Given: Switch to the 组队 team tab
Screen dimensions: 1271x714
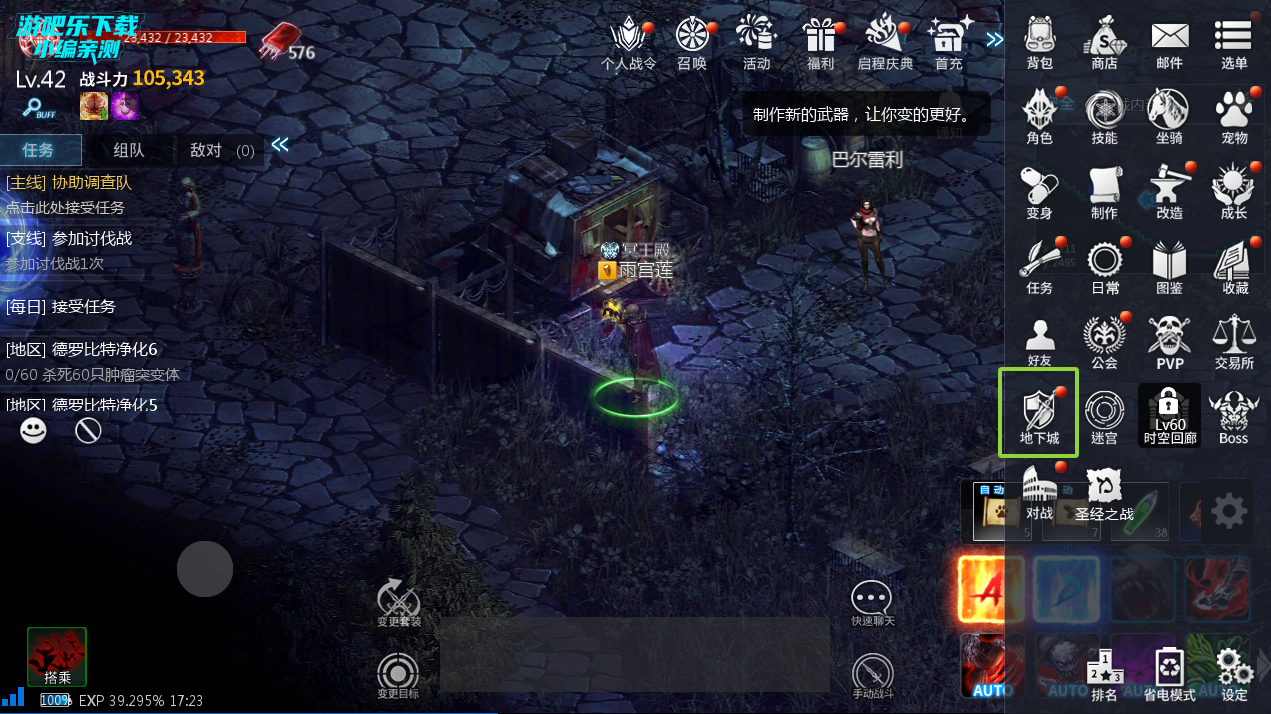Looking at the screenshot, I should (128, 150).
